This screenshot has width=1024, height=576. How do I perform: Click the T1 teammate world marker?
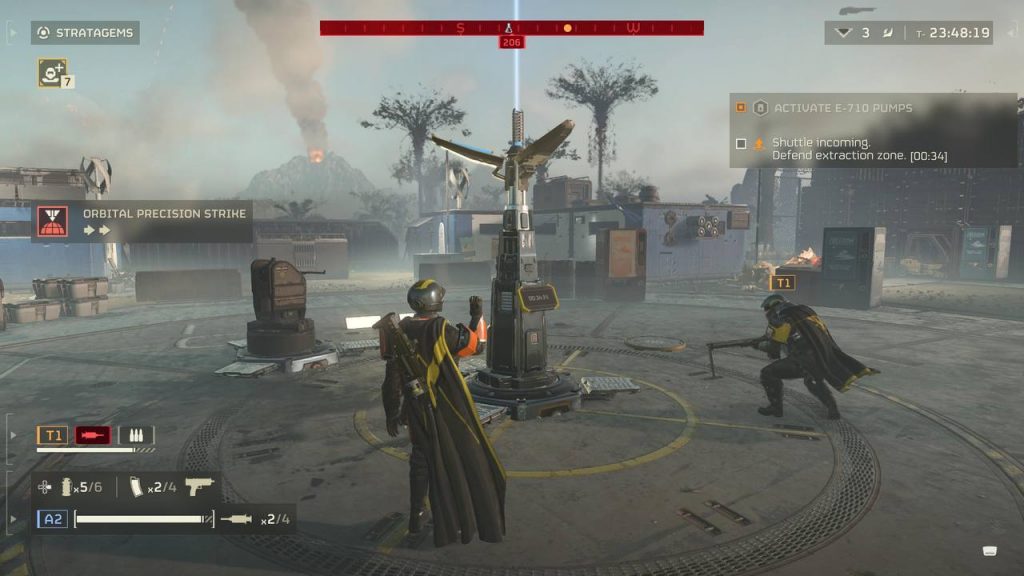coord(781,283)
